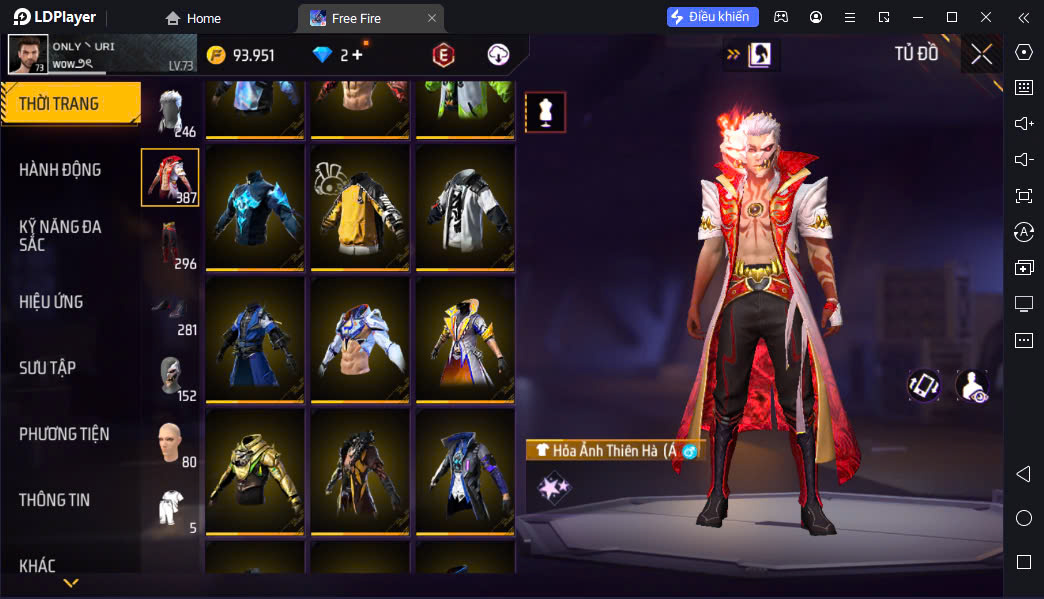The image size is (1044, 599).
Task: Show the mask subcategory with 152 items
Action: 170,375
